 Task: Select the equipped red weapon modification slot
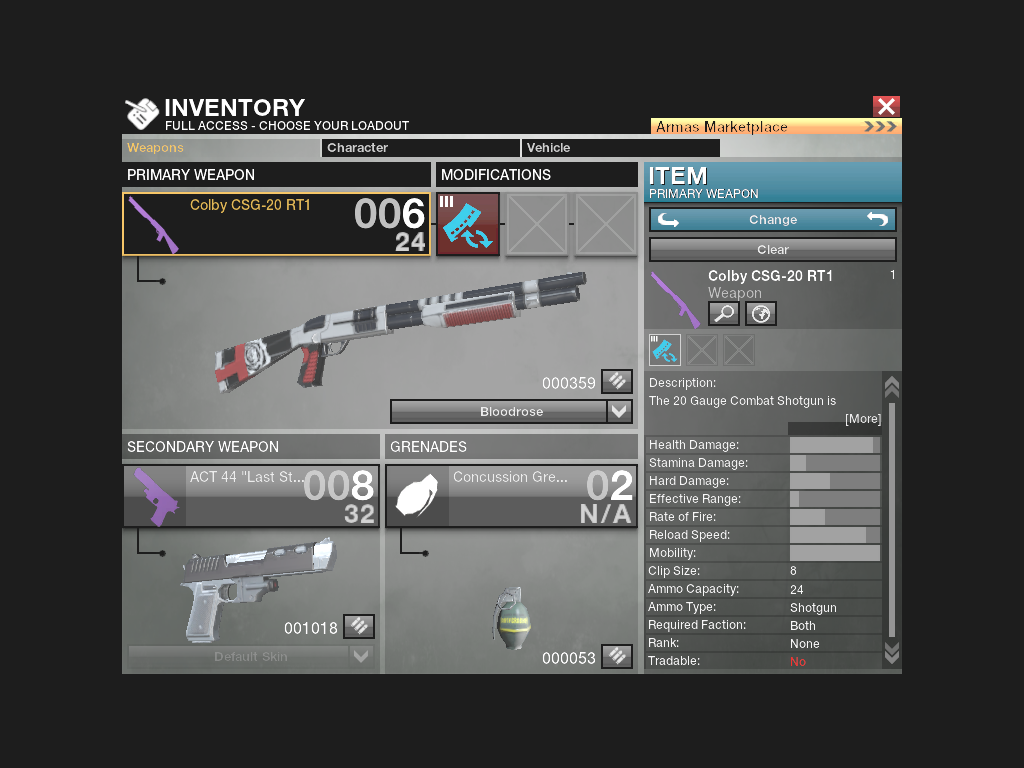coord(468,224)
